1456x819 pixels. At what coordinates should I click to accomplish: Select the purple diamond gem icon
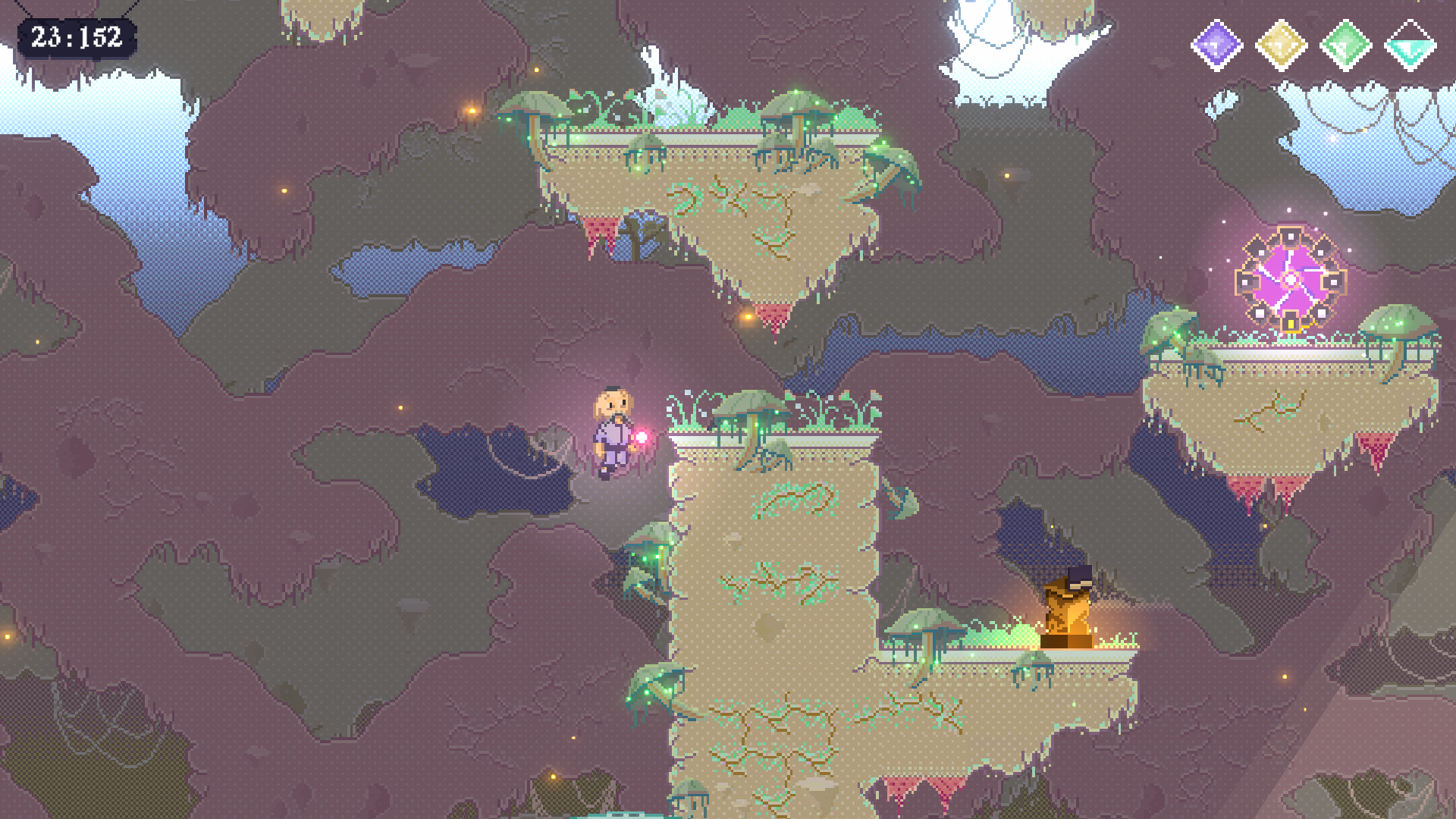point(1216,45)
